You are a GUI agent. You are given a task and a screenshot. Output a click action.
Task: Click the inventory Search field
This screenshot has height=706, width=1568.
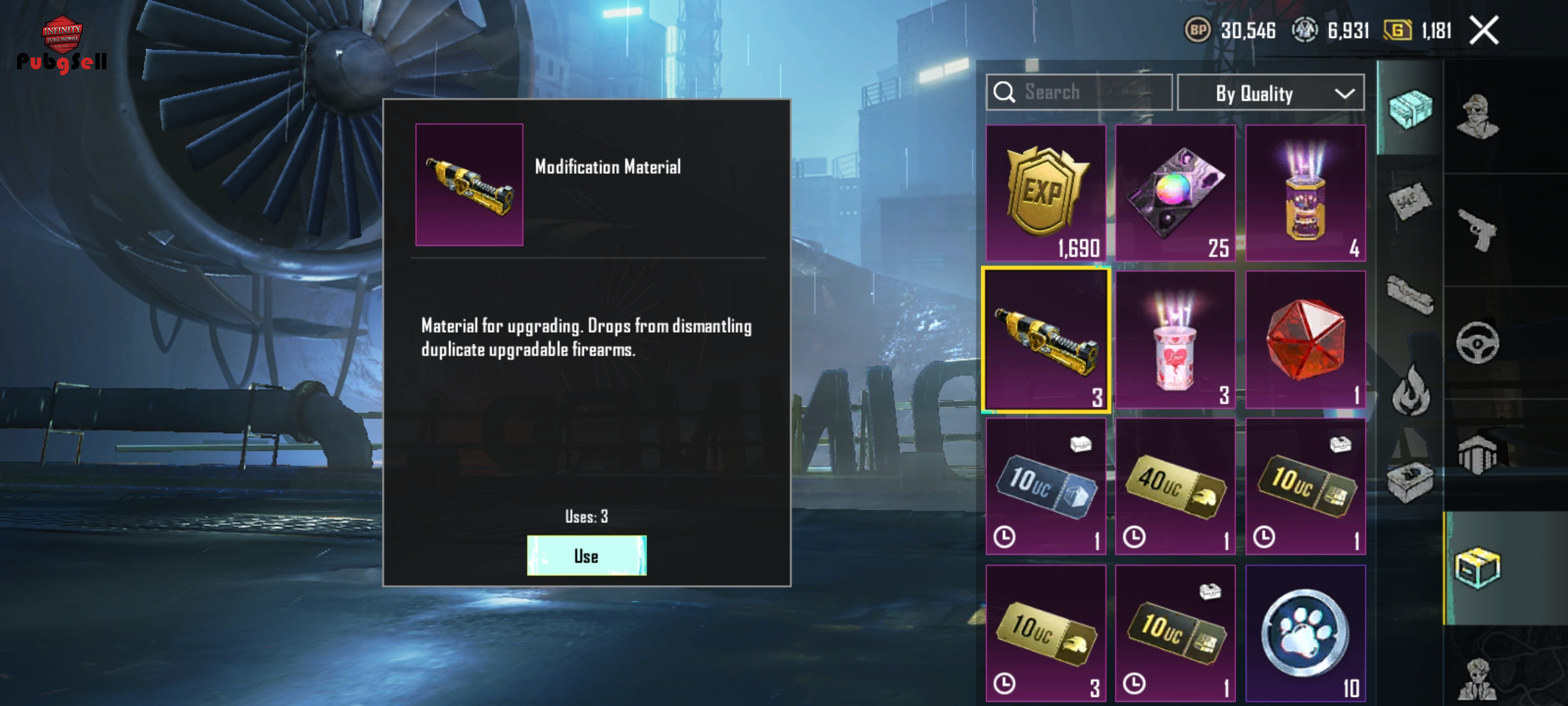click(1079, 92)
